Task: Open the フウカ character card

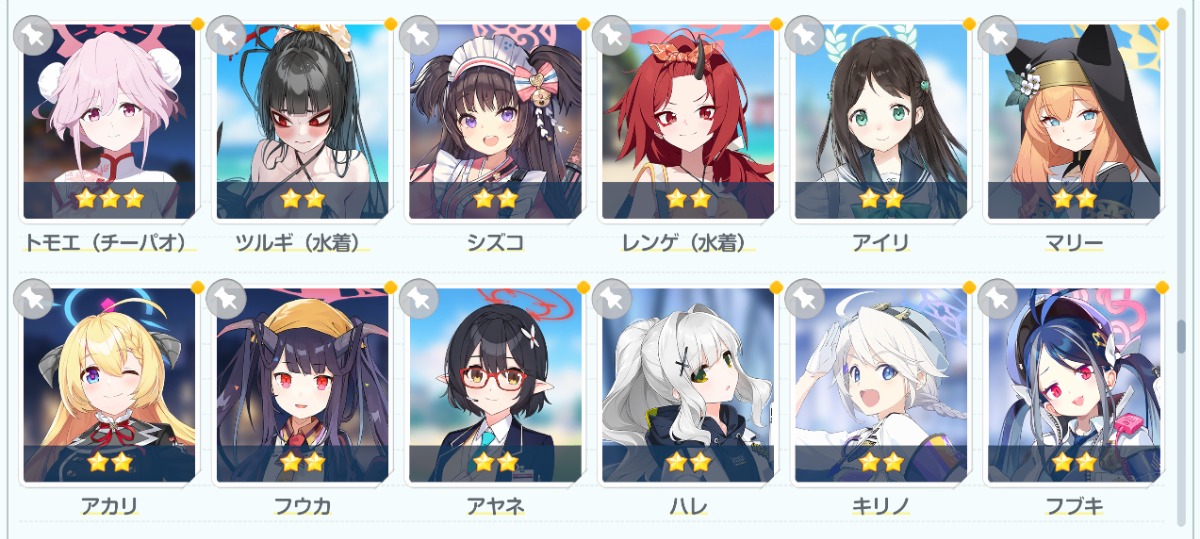Action: click(x=303, y=385)
